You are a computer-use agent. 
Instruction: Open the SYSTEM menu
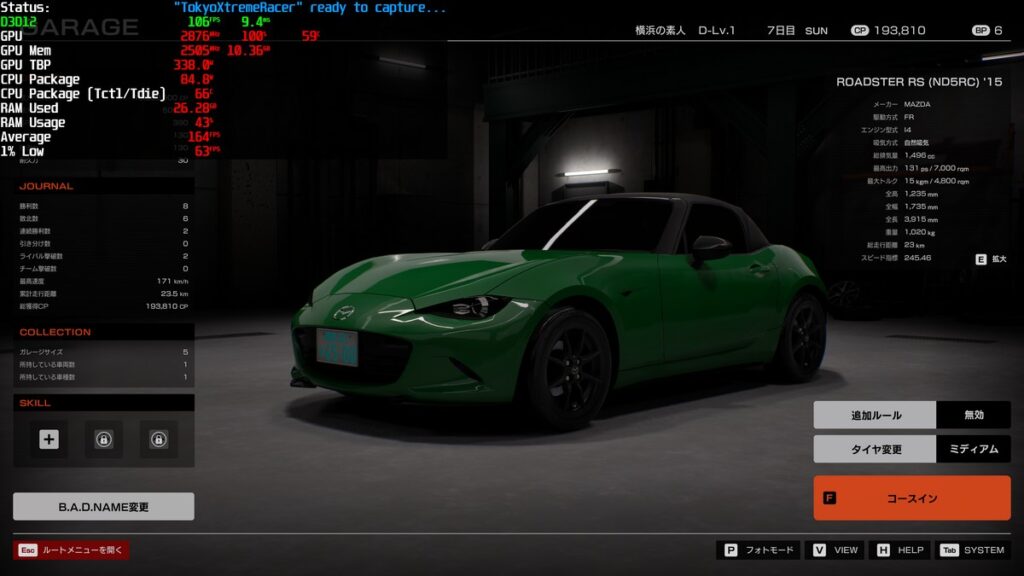tap(973, 550)
